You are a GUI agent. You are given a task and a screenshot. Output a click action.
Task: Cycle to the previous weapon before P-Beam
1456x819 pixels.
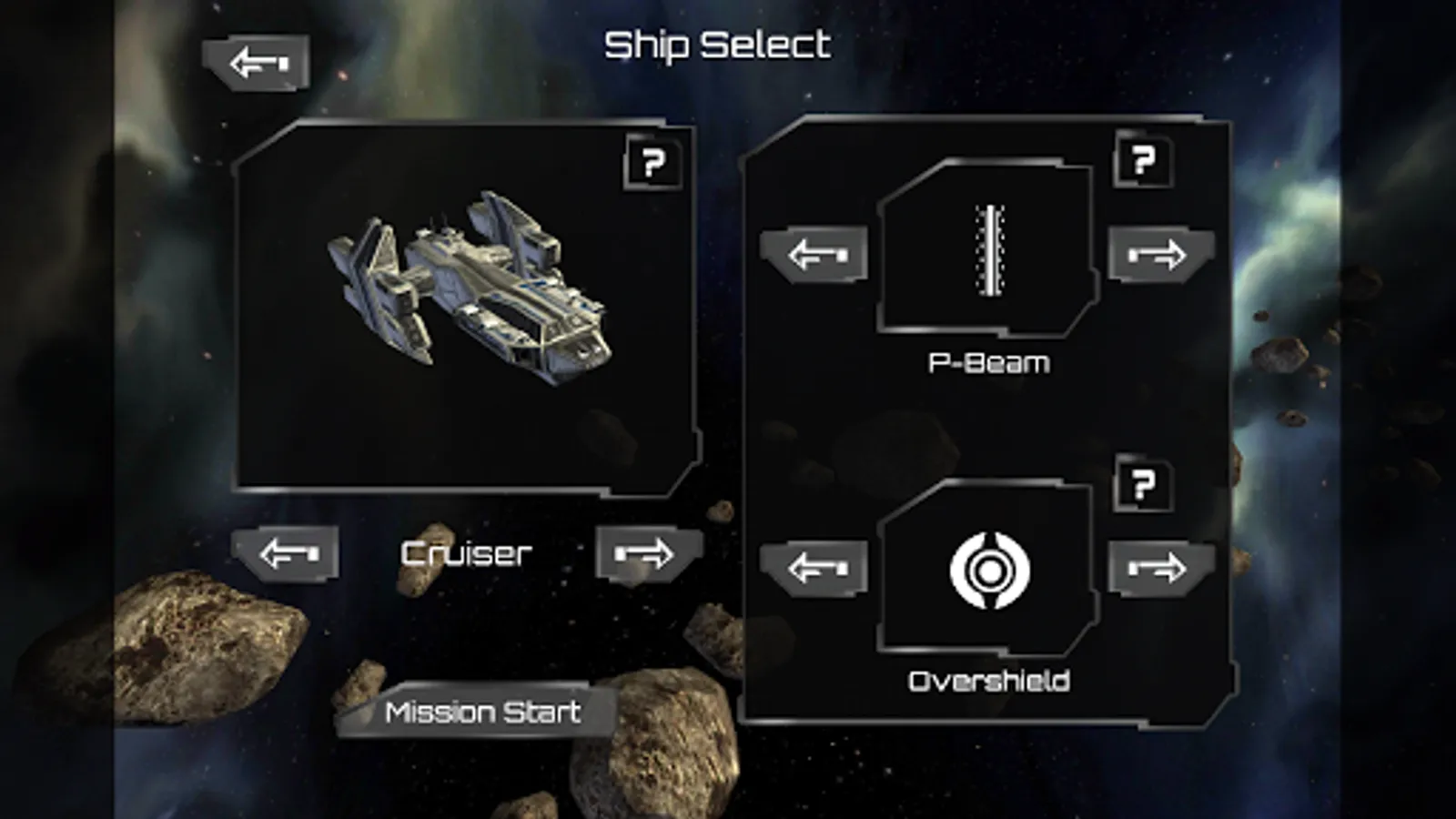click(x=814, y=254)
